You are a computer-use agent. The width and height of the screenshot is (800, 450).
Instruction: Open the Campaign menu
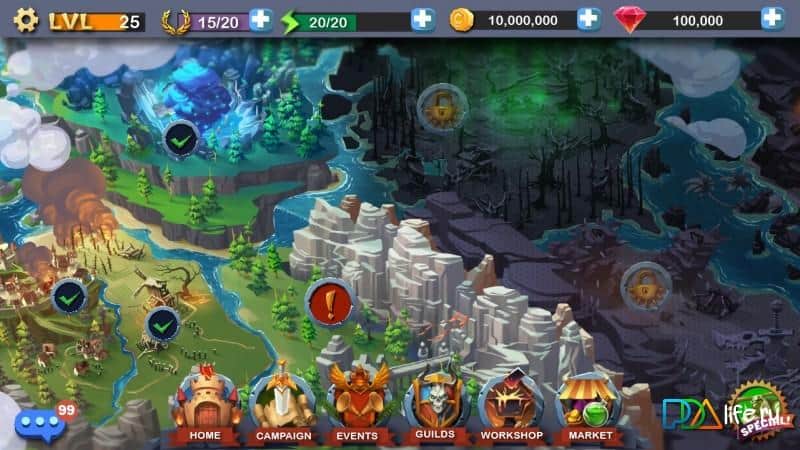click(284, 407)
